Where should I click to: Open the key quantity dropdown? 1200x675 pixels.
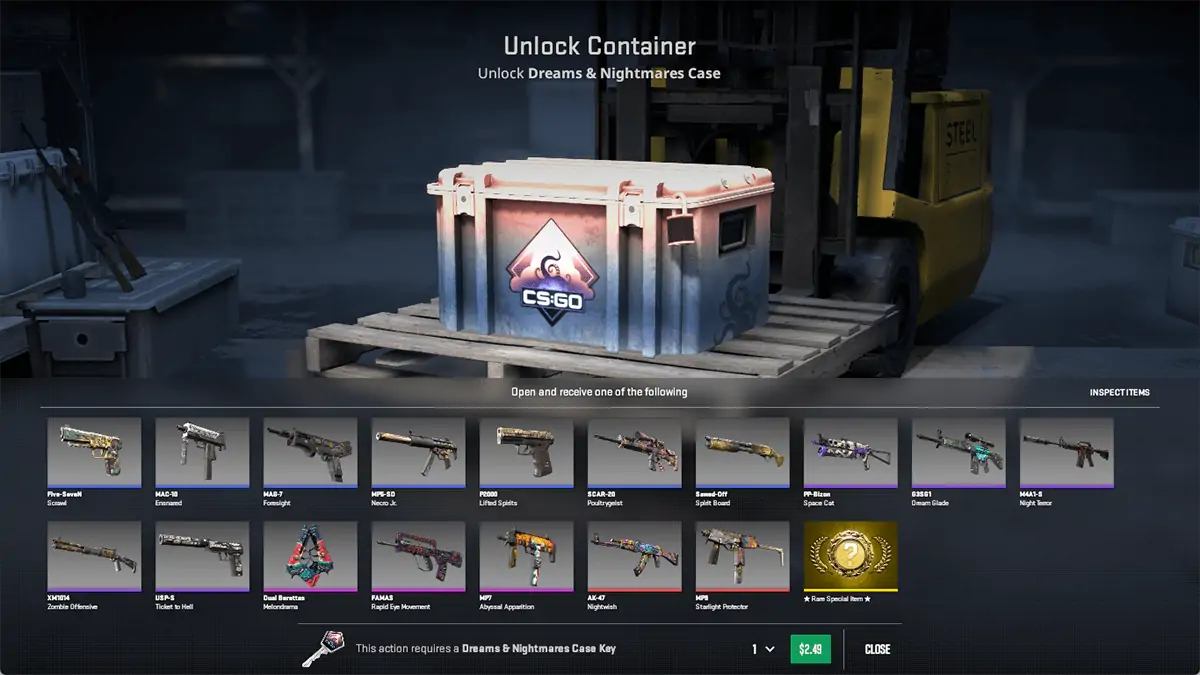click(763, 649)
